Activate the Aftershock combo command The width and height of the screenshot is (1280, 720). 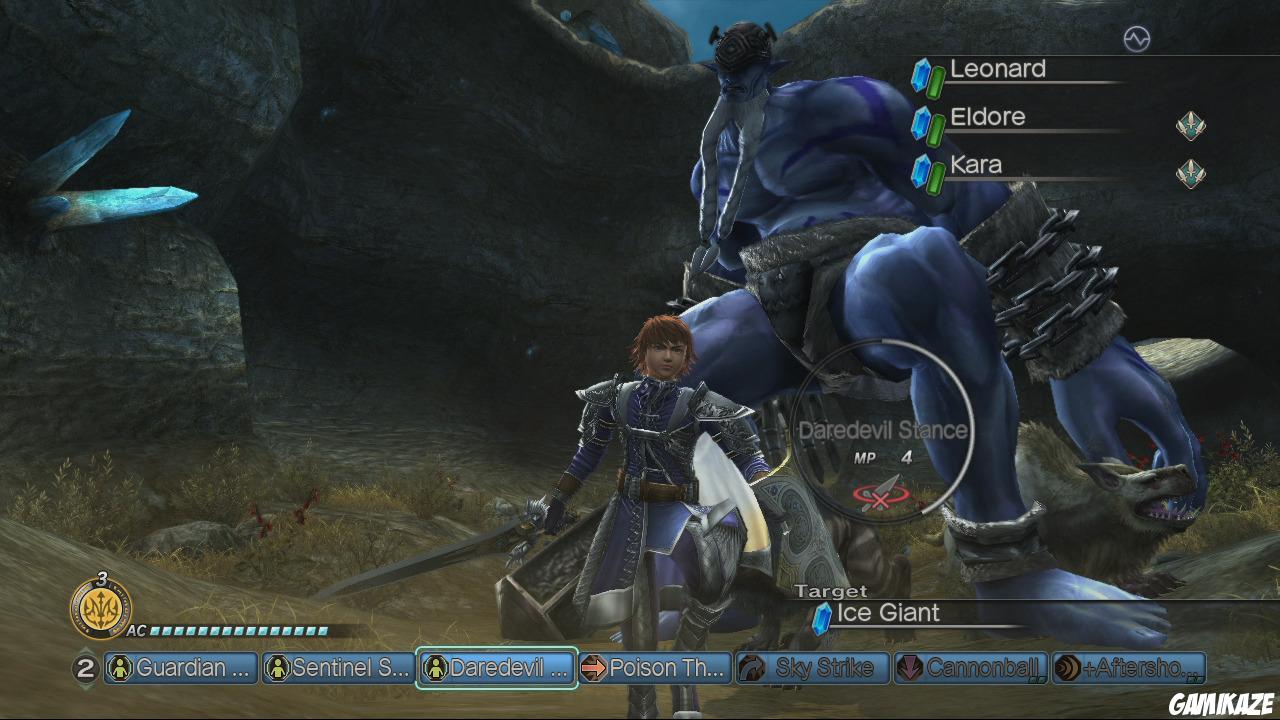point(1128,668)
